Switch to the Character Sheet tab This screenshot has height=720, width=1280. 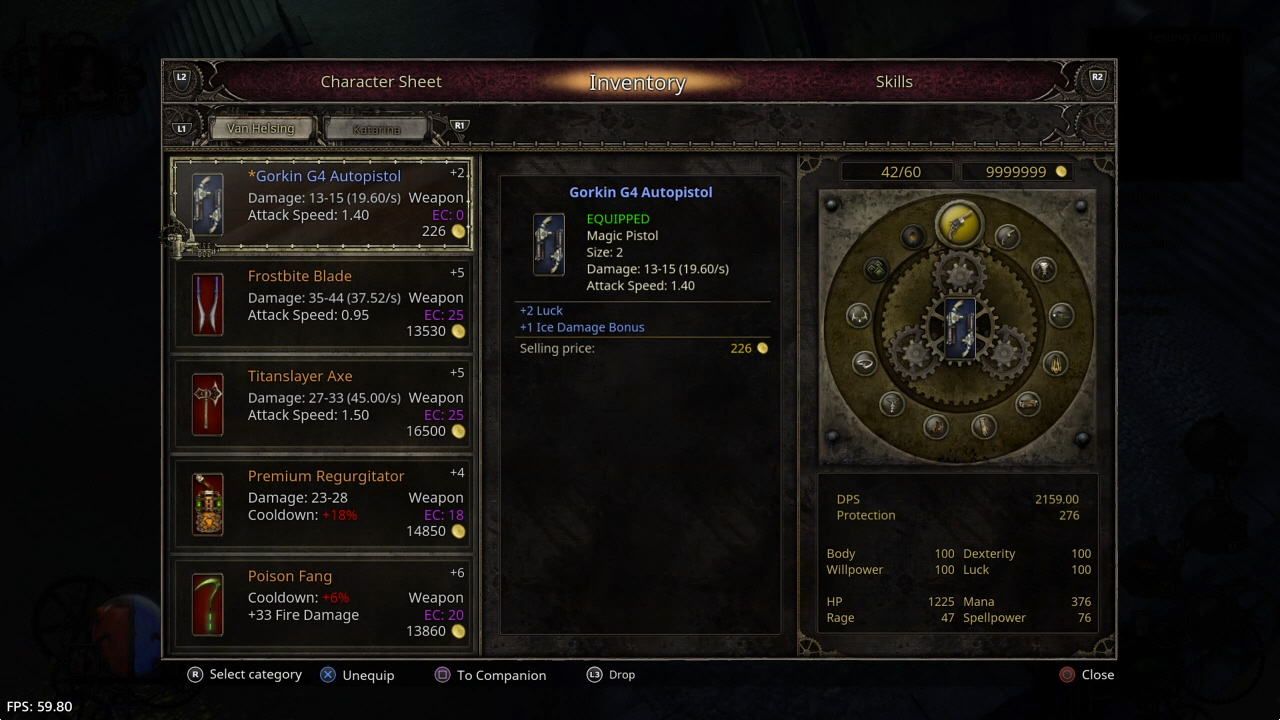(381, 82)
